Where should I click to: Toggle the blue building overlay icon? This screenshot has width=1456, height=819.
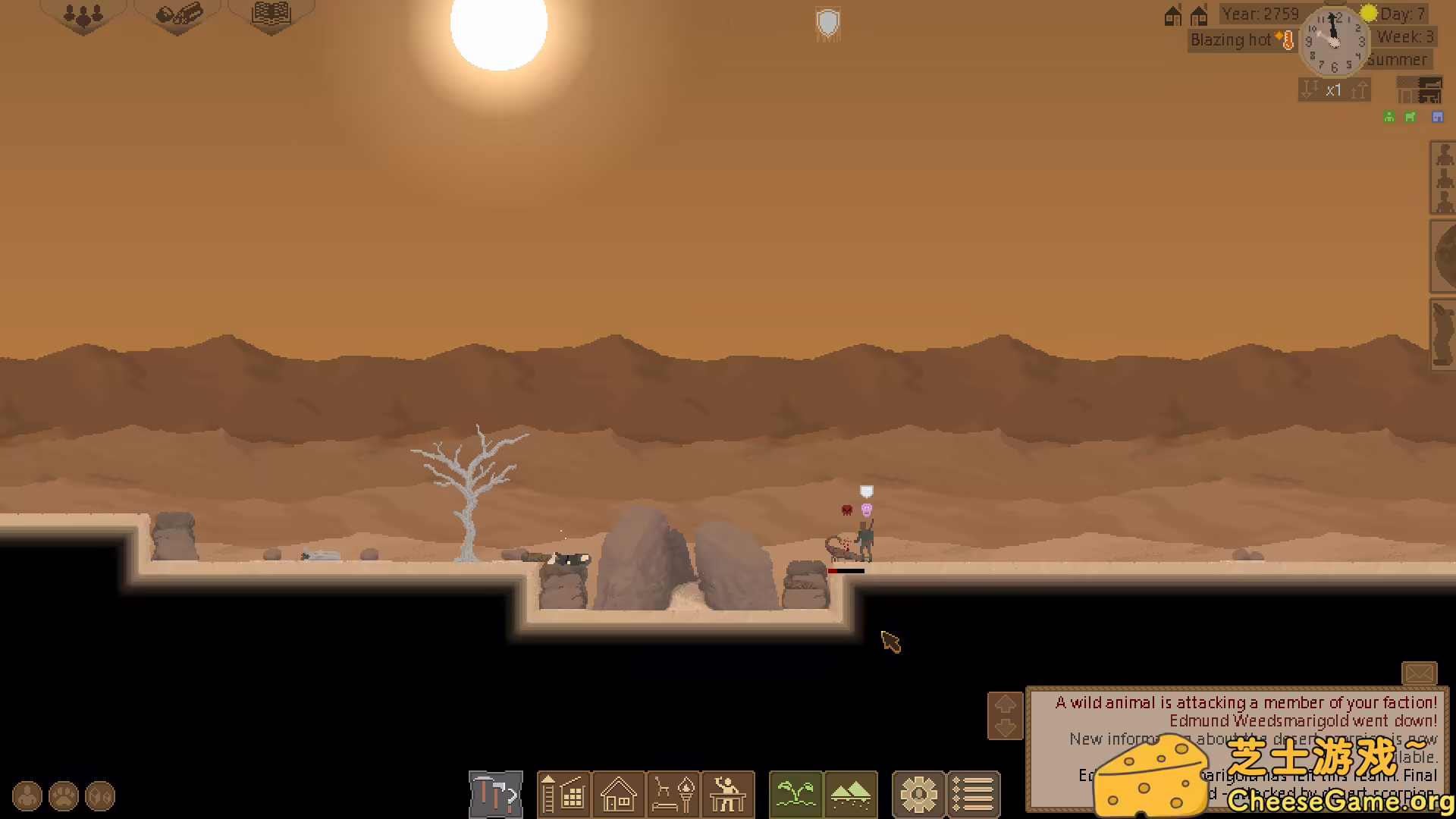1438,116
